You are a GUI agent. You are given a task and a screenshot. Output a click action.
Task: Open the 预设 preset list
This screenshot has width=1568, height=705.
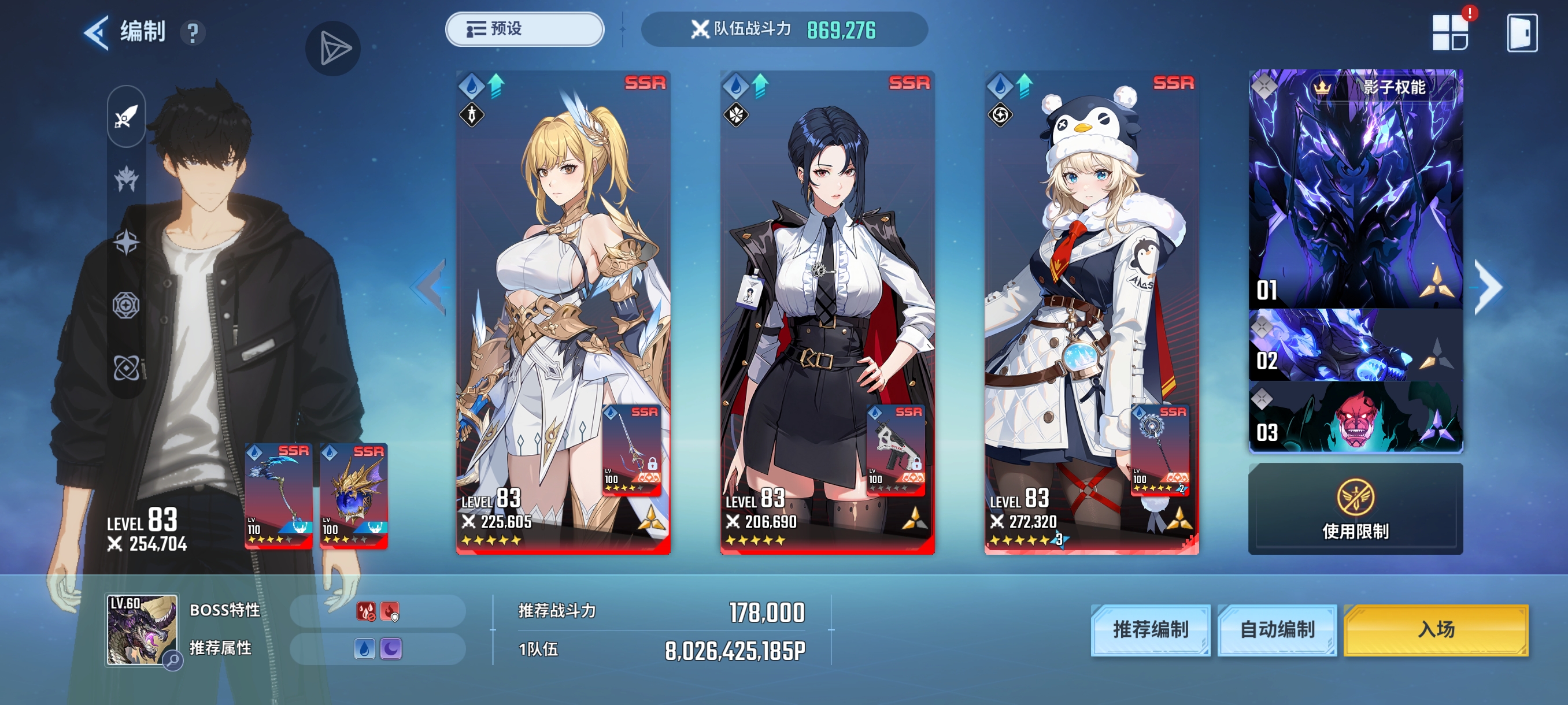pos(524,29)
